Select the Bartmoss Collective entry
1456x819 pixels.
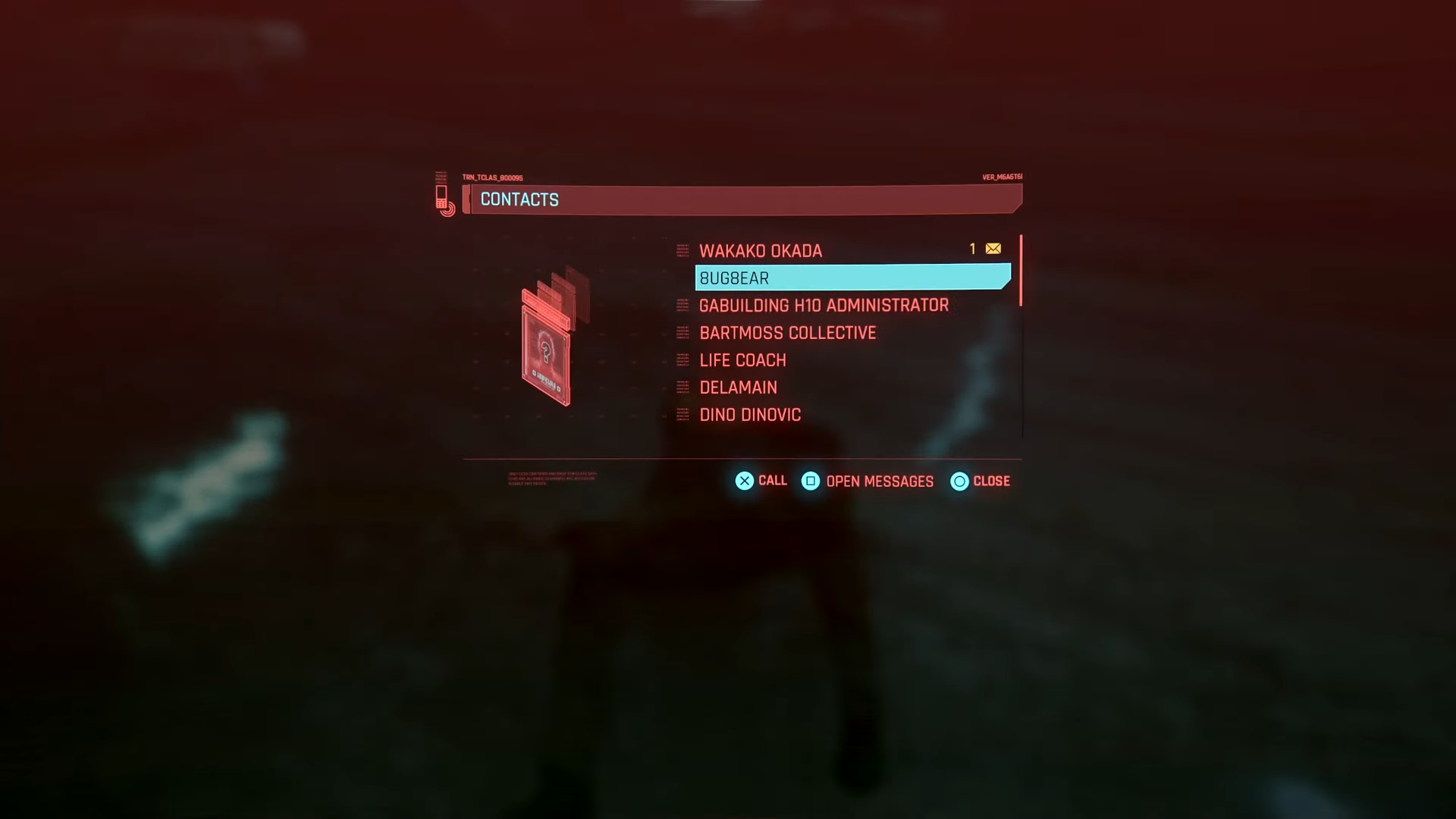pyautogui.click(x=788, y=333)
